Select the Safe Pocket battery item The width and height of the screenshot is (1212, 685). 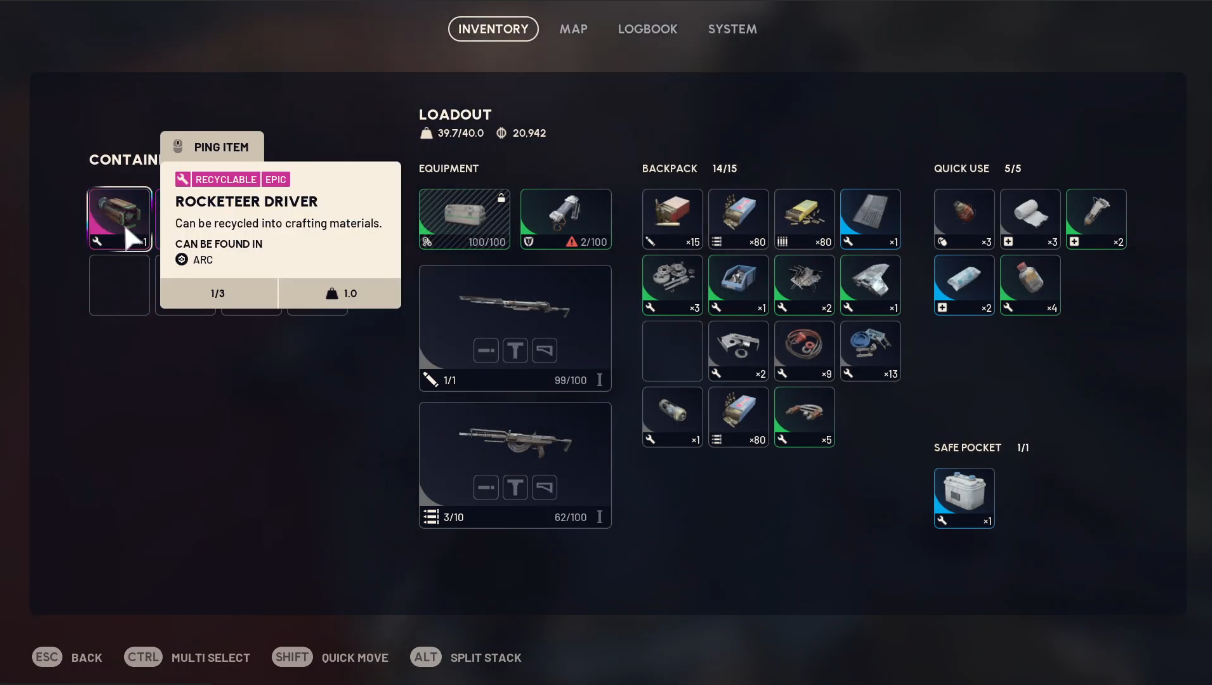[x=964, y=498]
